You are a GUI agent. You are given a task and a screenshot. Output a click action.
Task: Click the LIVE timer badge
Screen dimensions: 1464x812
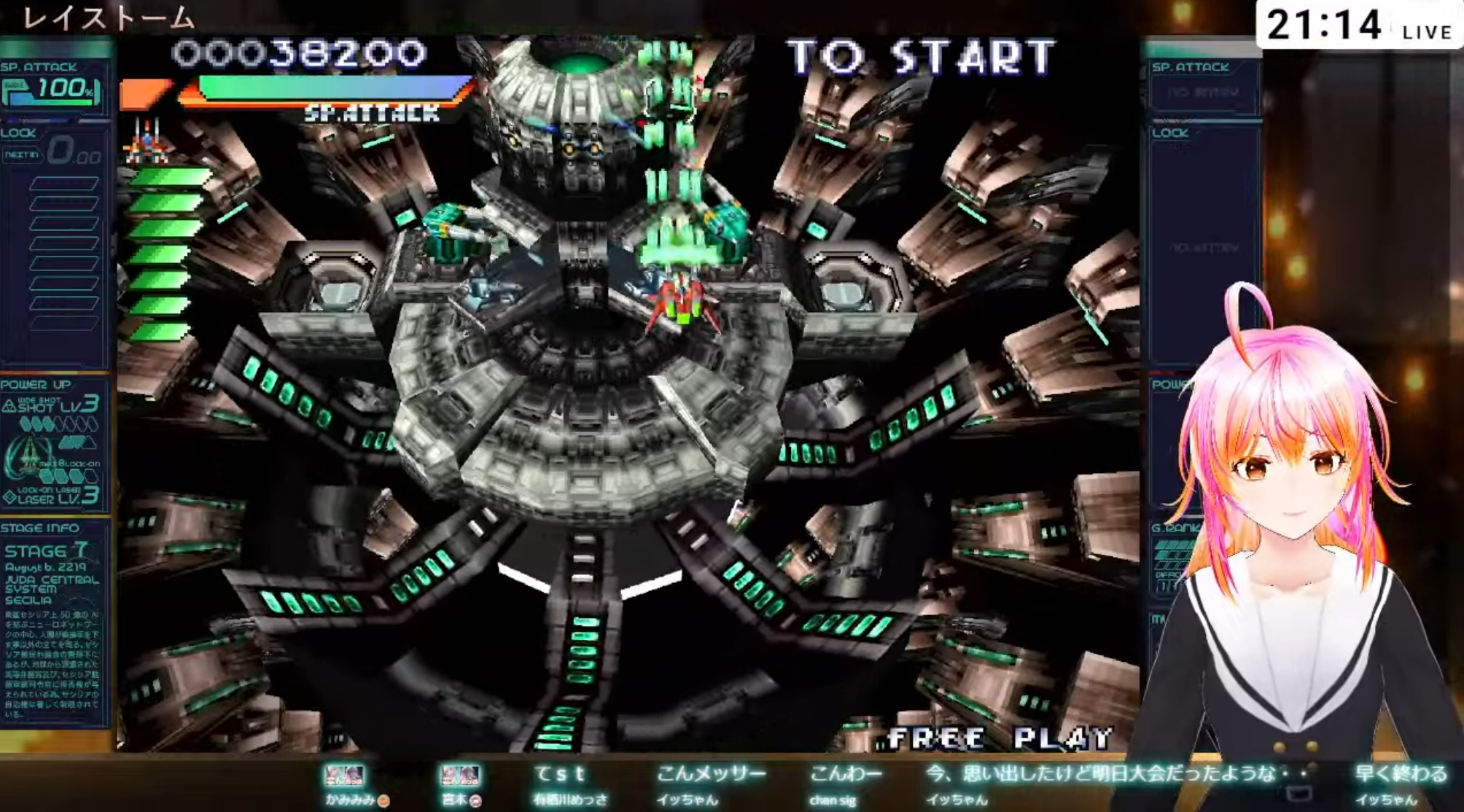pos(1359,26)
